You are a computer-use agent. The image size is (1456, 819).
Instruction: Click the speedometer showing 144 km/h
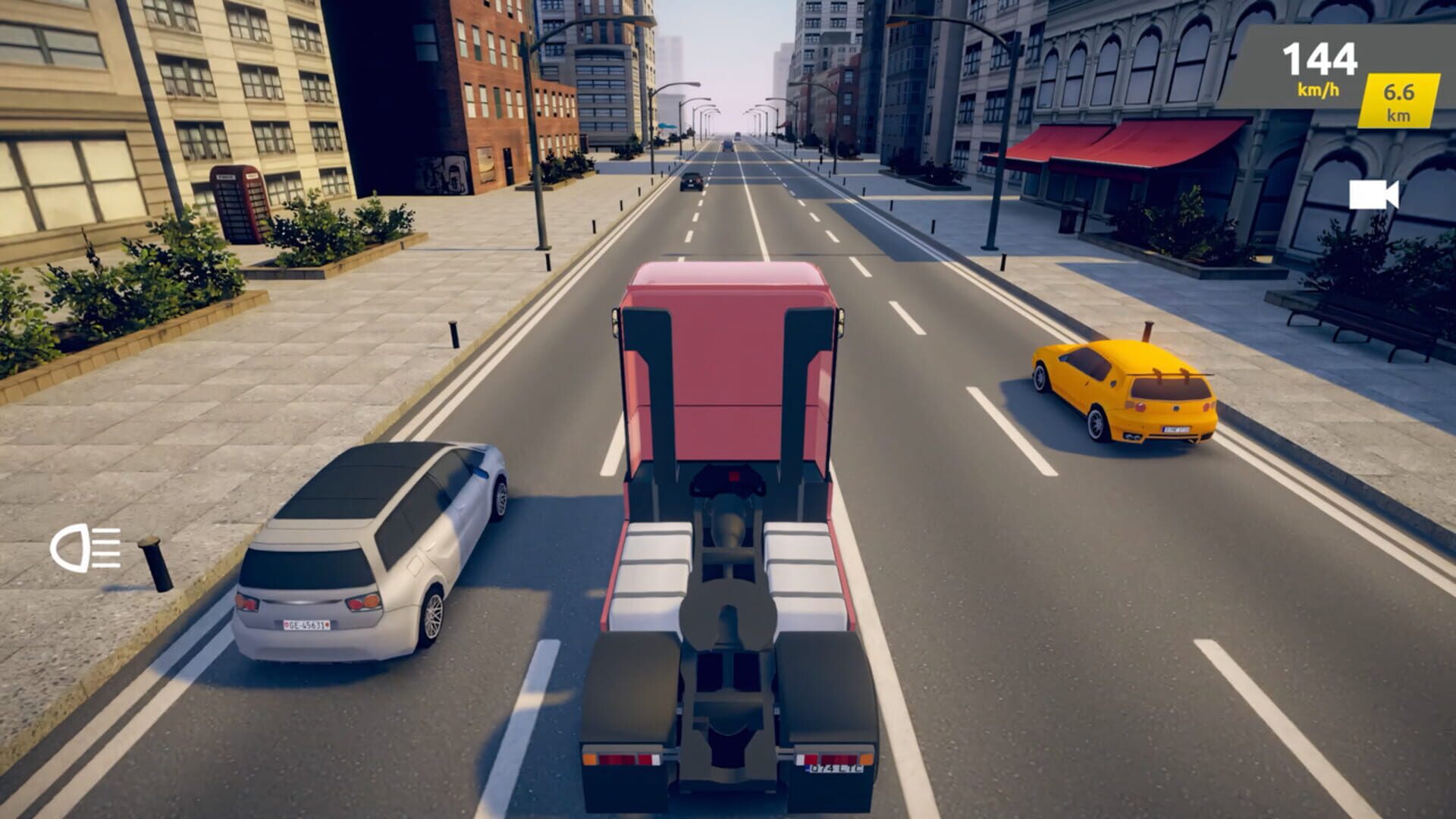pyautogui.click(x=1319, y=58)
